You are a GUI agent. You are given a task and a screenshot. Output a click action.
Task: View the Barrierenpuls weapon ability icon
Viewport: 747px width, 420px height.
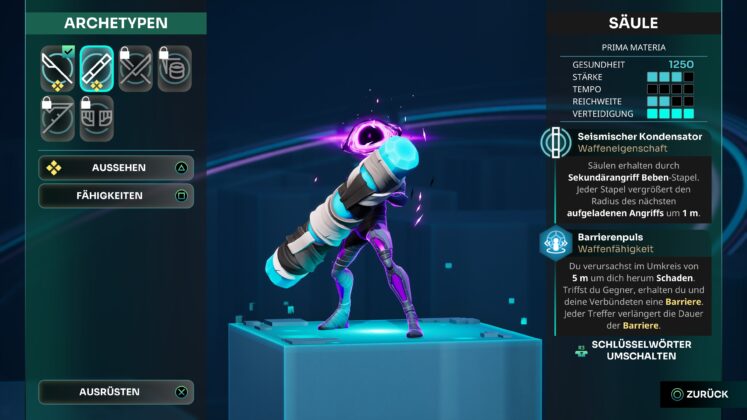coord(557,241)
